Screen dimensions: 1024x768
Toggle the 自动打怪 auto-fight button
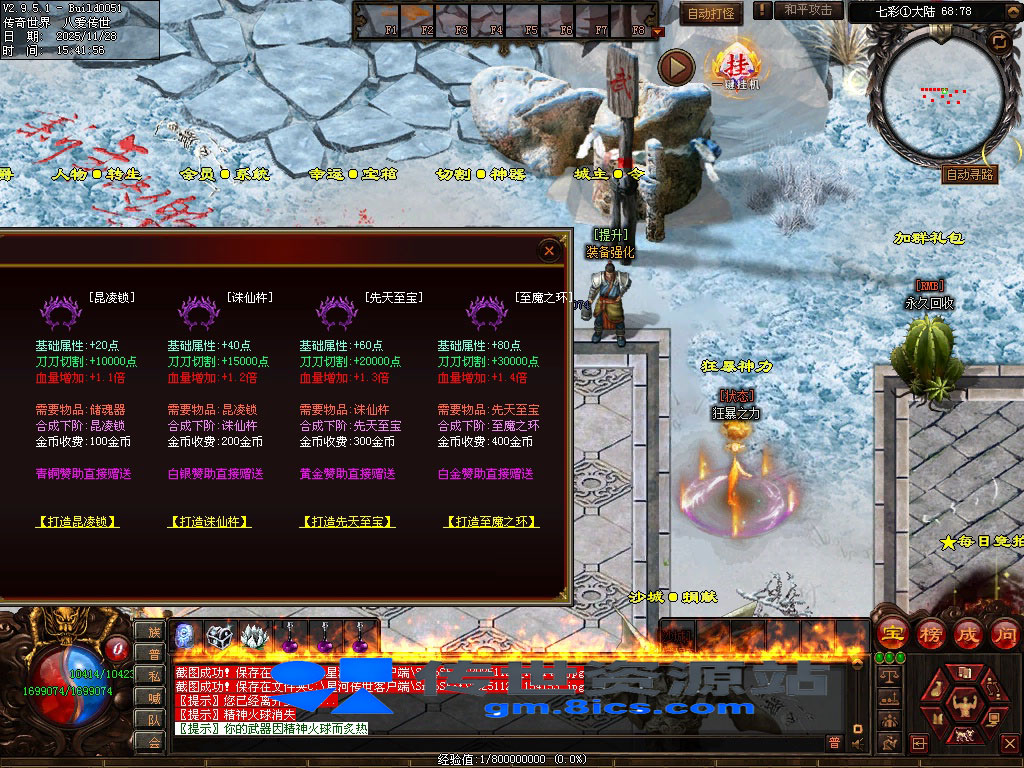point(712,14)
